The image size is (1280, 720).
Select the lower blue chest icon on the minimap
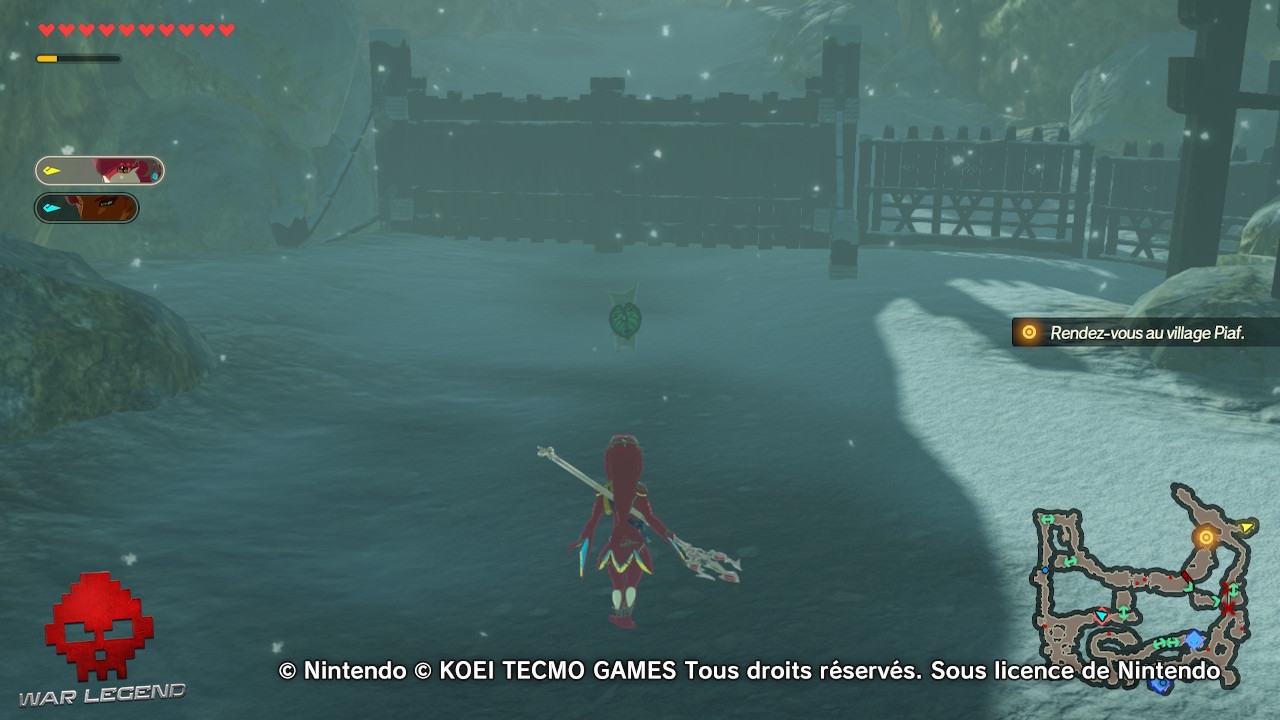tap(1159, 686)
